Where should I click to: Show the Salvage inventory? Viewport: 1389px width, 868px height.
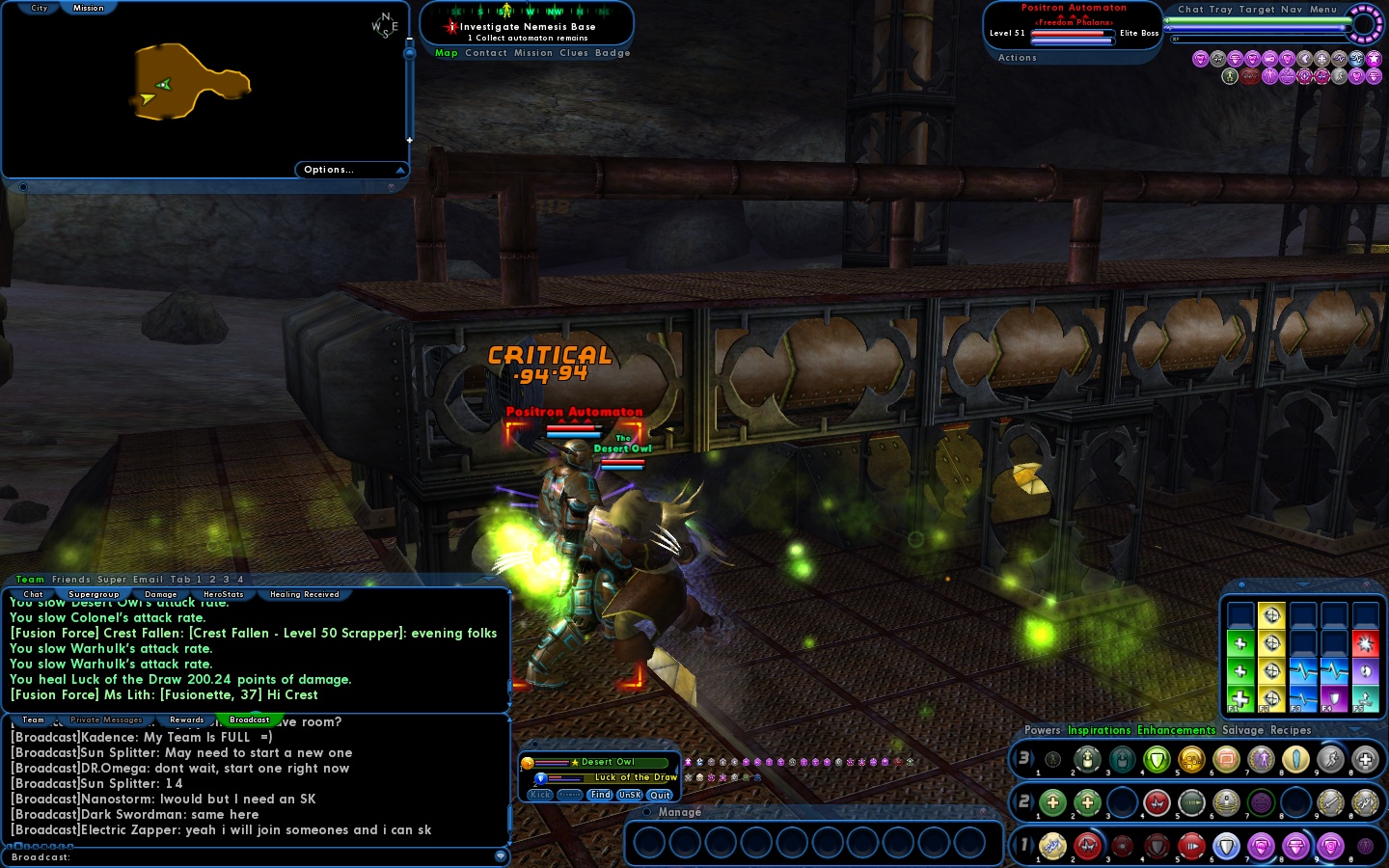pos(1242,731)
